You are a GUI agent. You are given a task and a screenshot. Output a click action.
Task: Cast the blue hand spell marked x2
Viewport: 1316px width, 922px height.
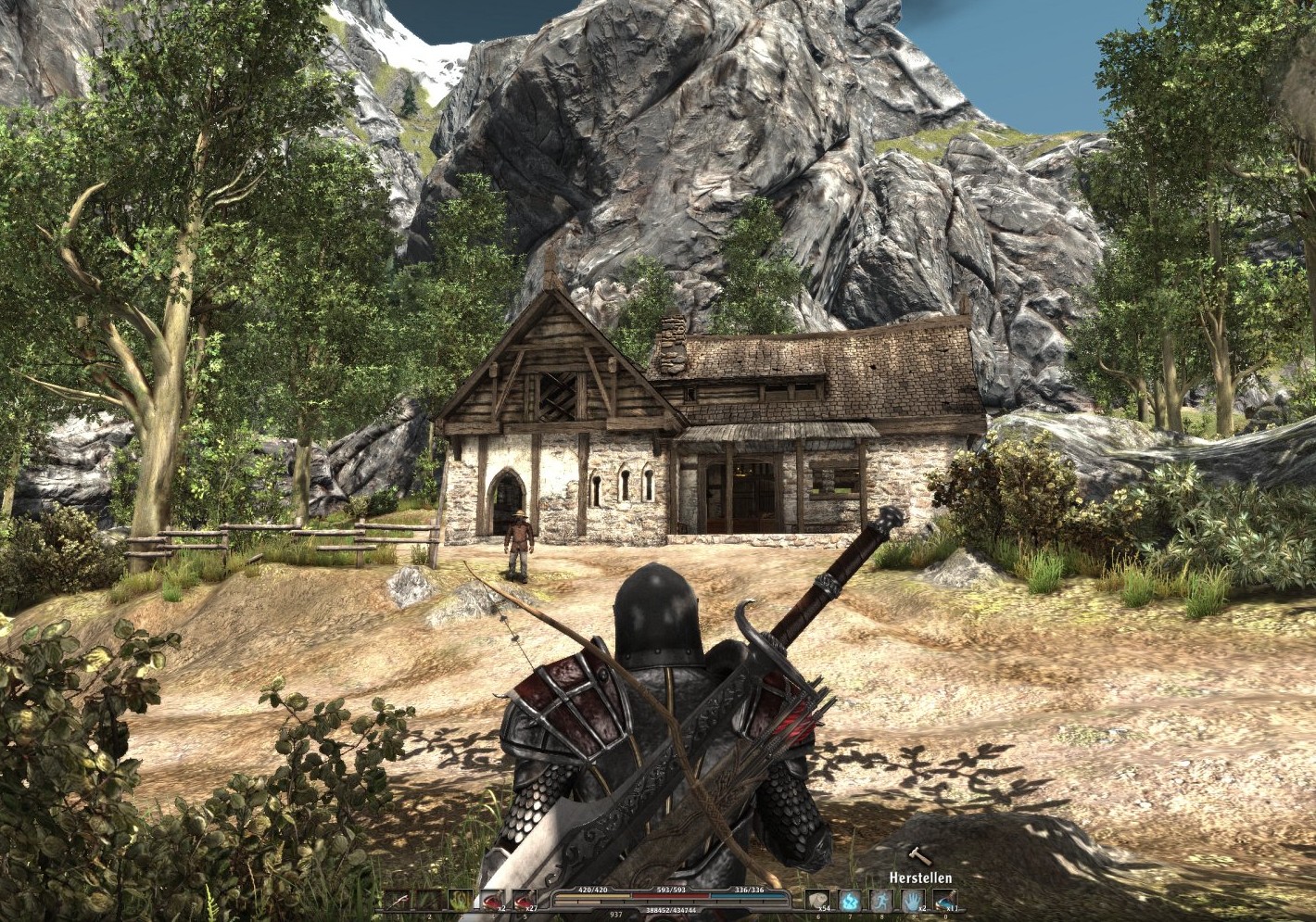pos(912,900)
